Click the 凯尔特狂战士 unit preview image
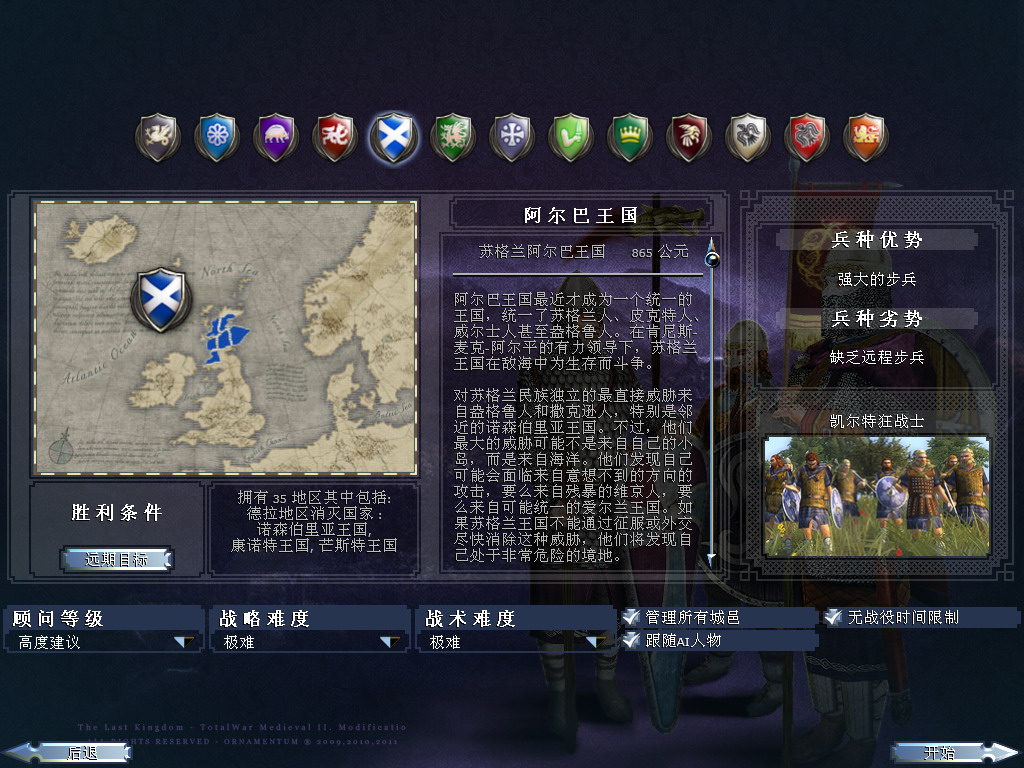The image size is (1024, 768). tap(876, 496)
